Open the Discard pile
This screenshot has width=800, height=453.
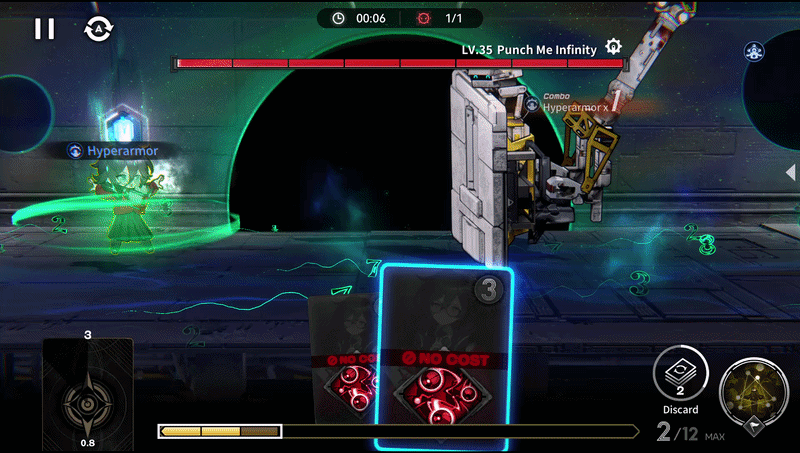click(680, 381)
